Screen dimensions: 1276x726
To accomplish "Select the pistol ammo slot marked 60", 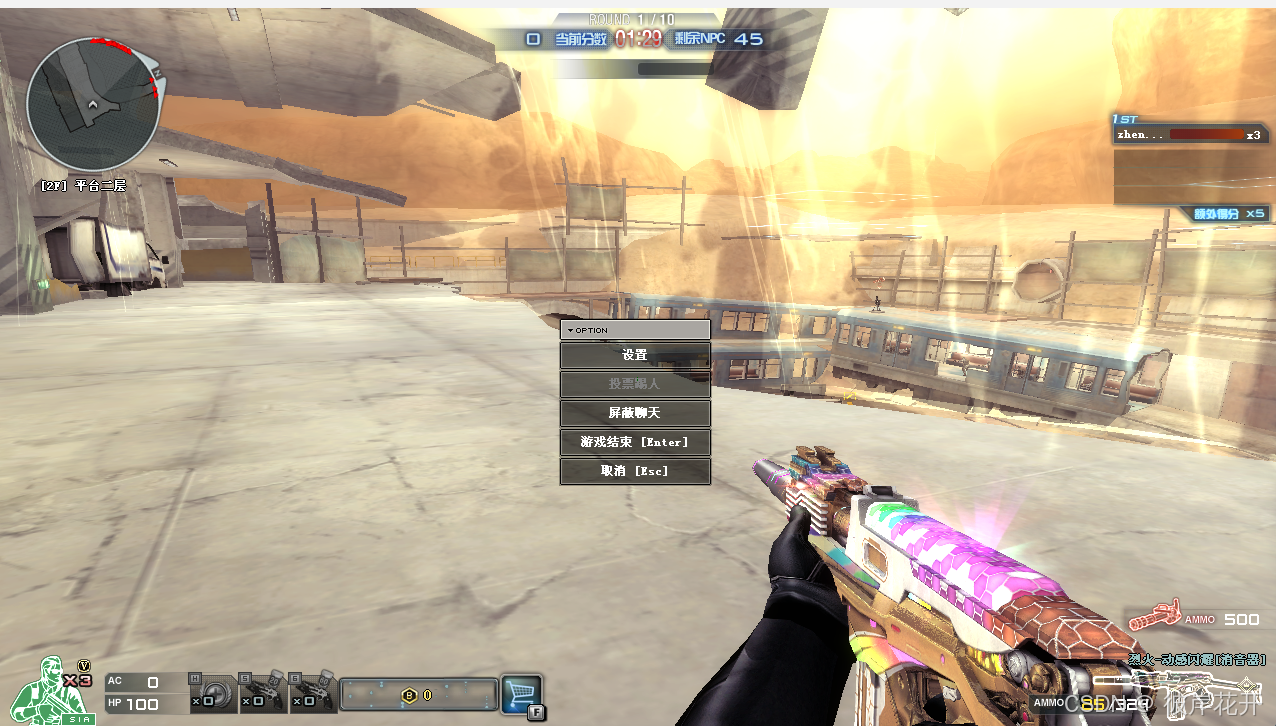I will pos(312,693).
